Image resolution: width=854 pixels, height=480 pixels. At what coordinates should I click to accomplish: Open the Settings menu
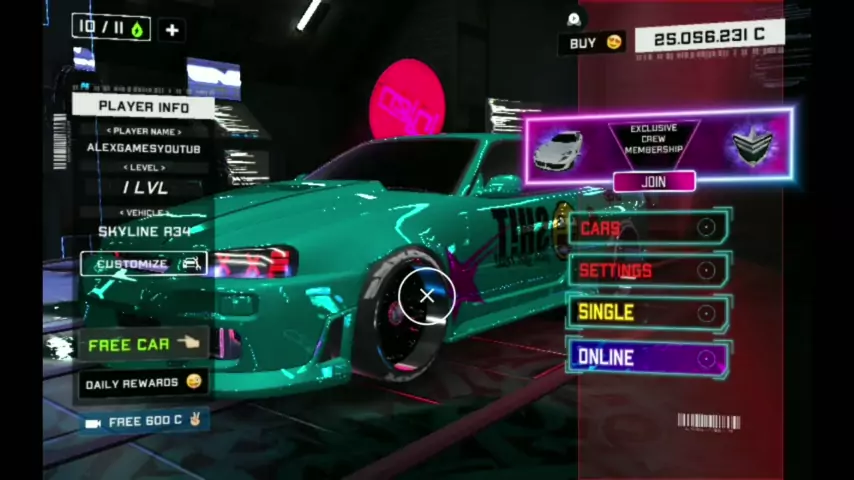point(650,270)
